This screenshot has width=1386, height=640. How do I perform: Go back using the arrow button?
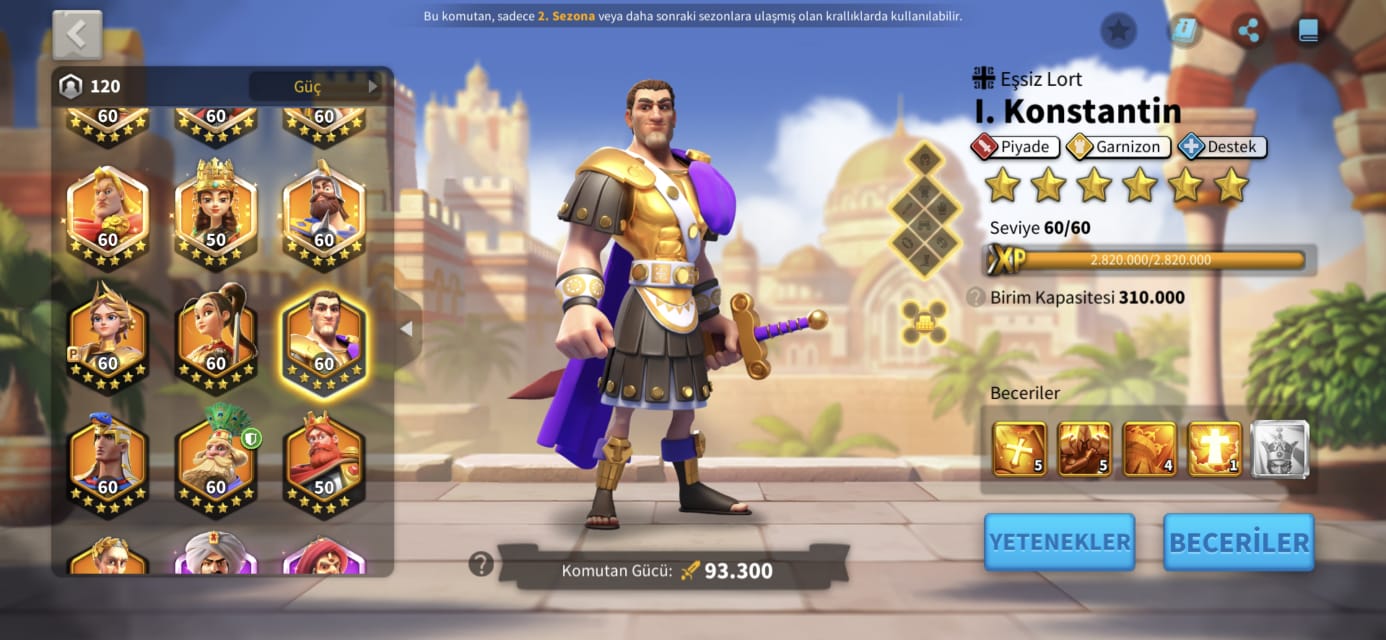77,35
